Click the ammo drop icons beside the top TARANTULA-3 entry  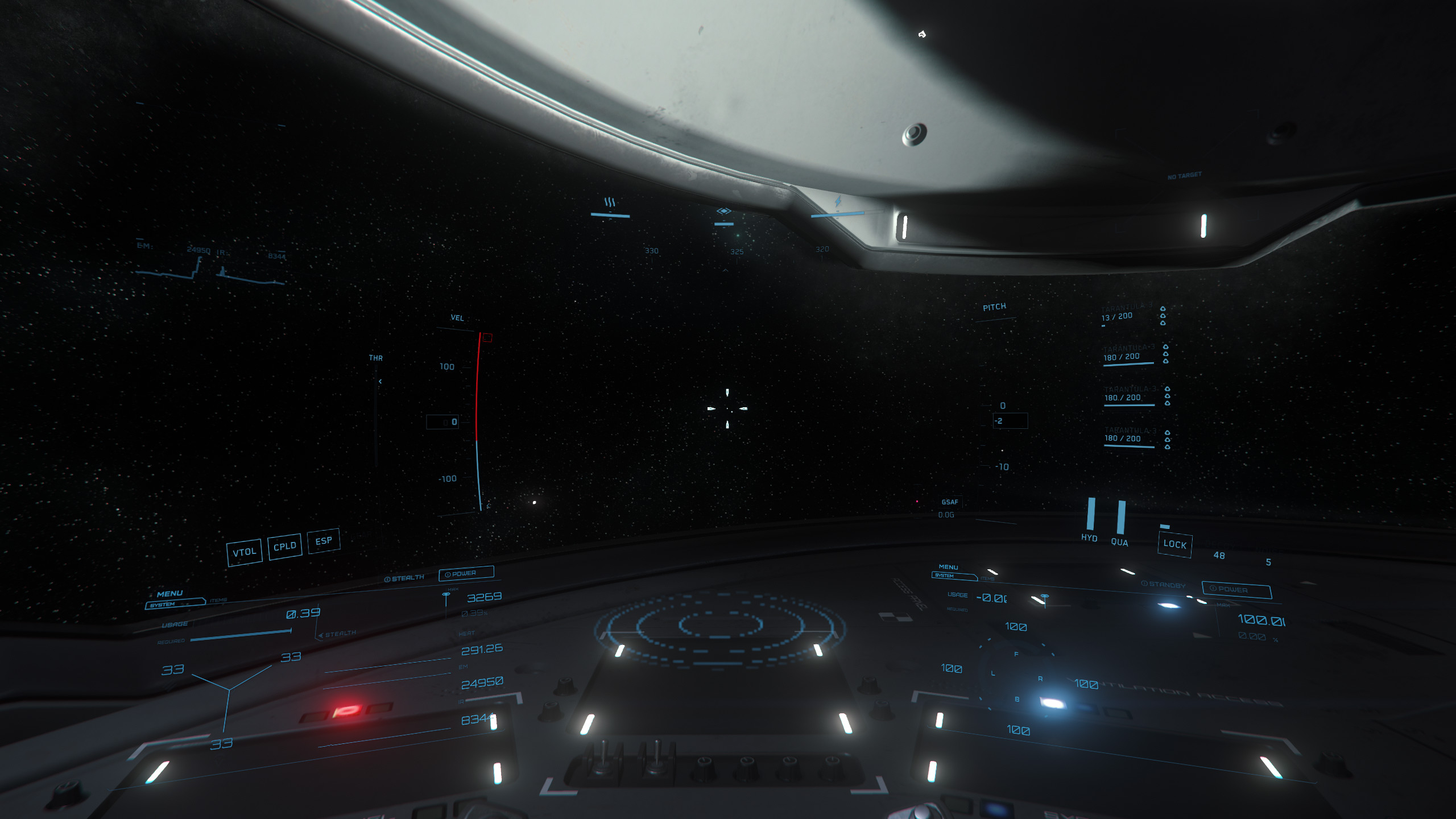click(1163, 316)
